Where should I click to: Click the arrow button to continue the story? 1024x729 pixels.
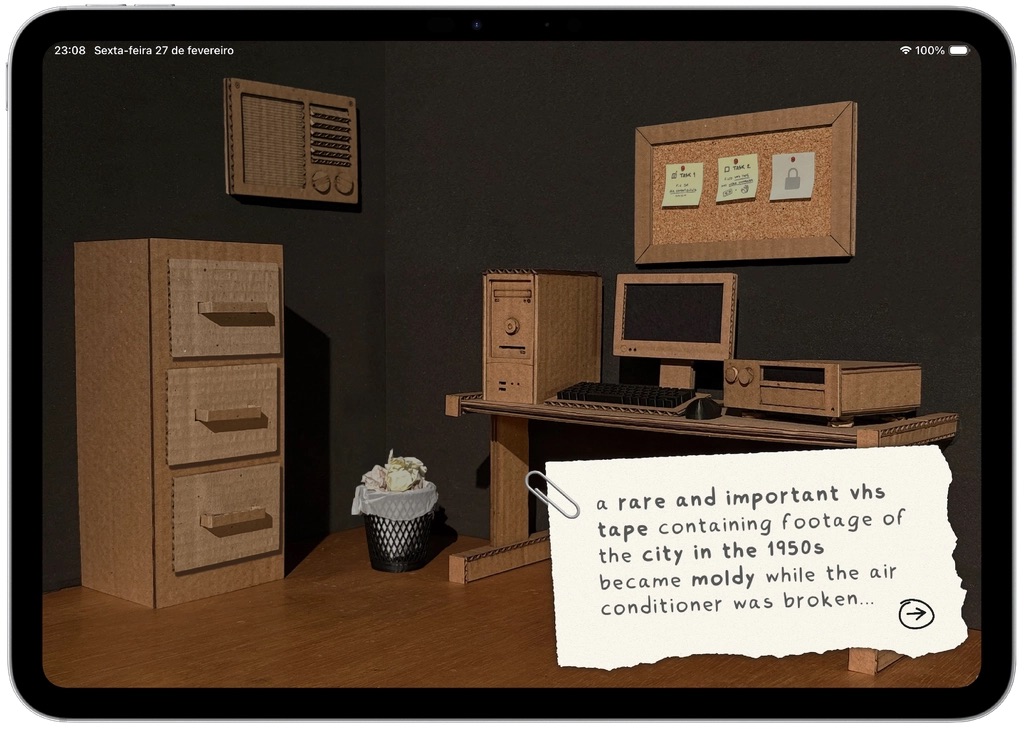(x=915, y=614)
